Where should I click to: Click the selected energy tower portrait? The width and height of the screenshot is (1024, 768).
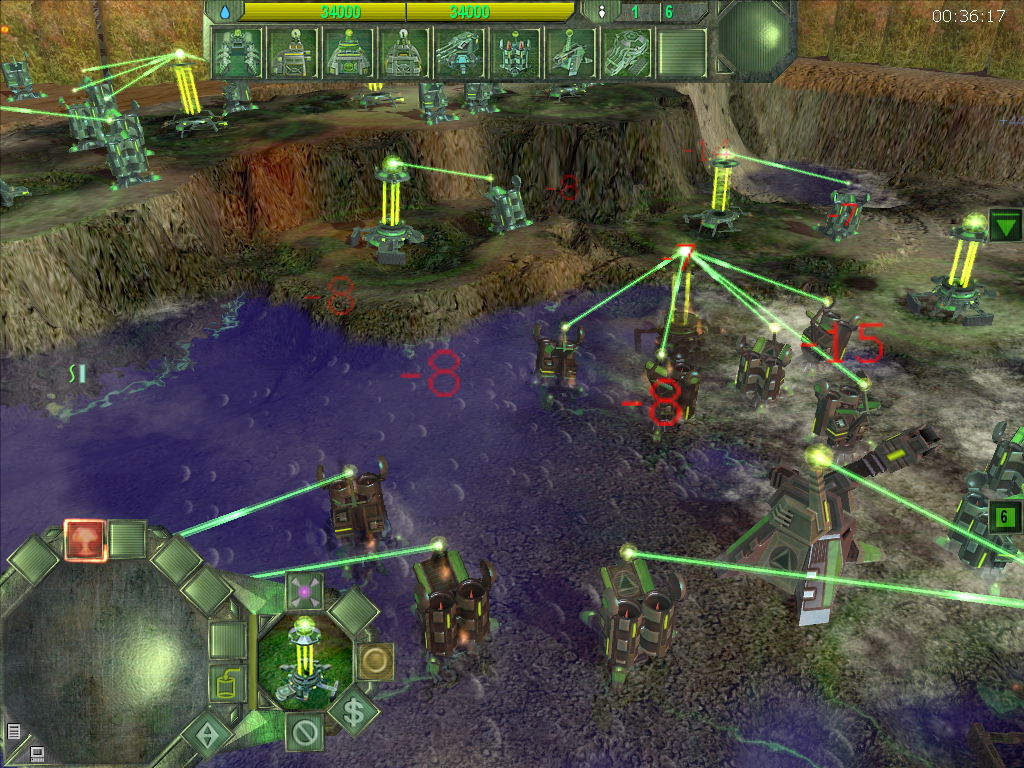pyautogui.click(x=305, y=661)
